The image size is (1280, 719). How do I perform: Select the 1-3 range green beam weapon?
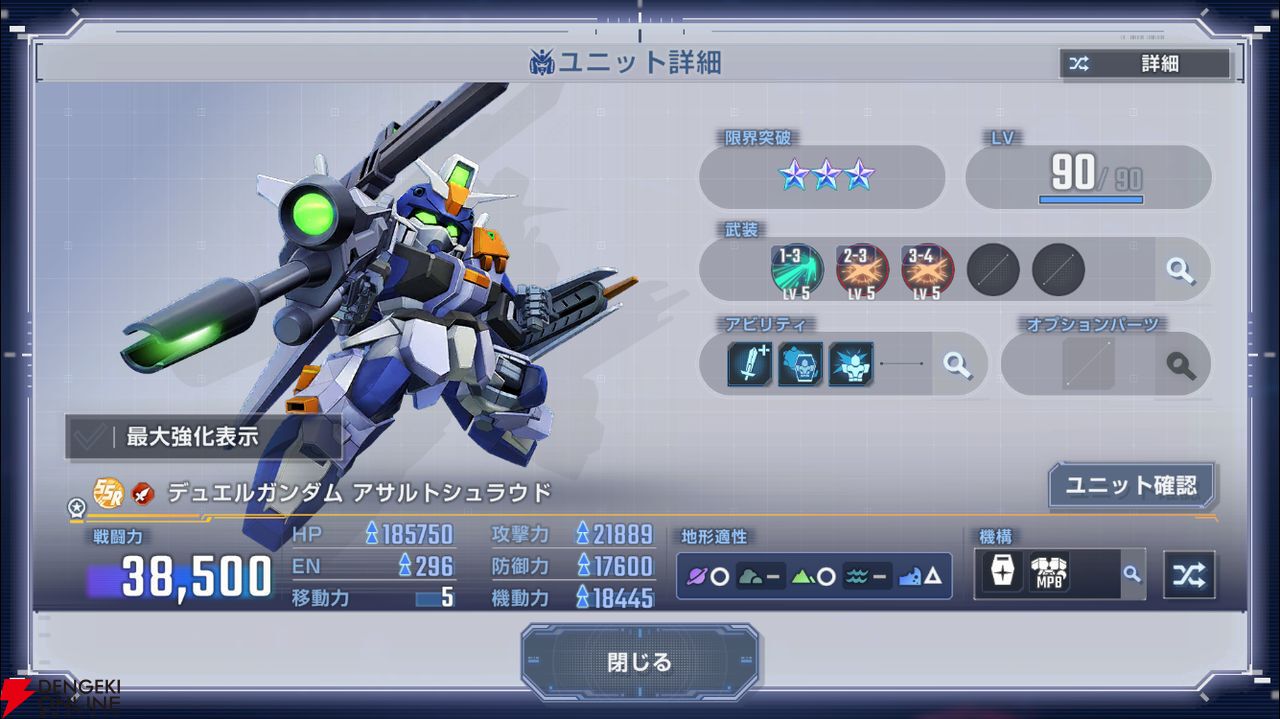click(797, 270)
